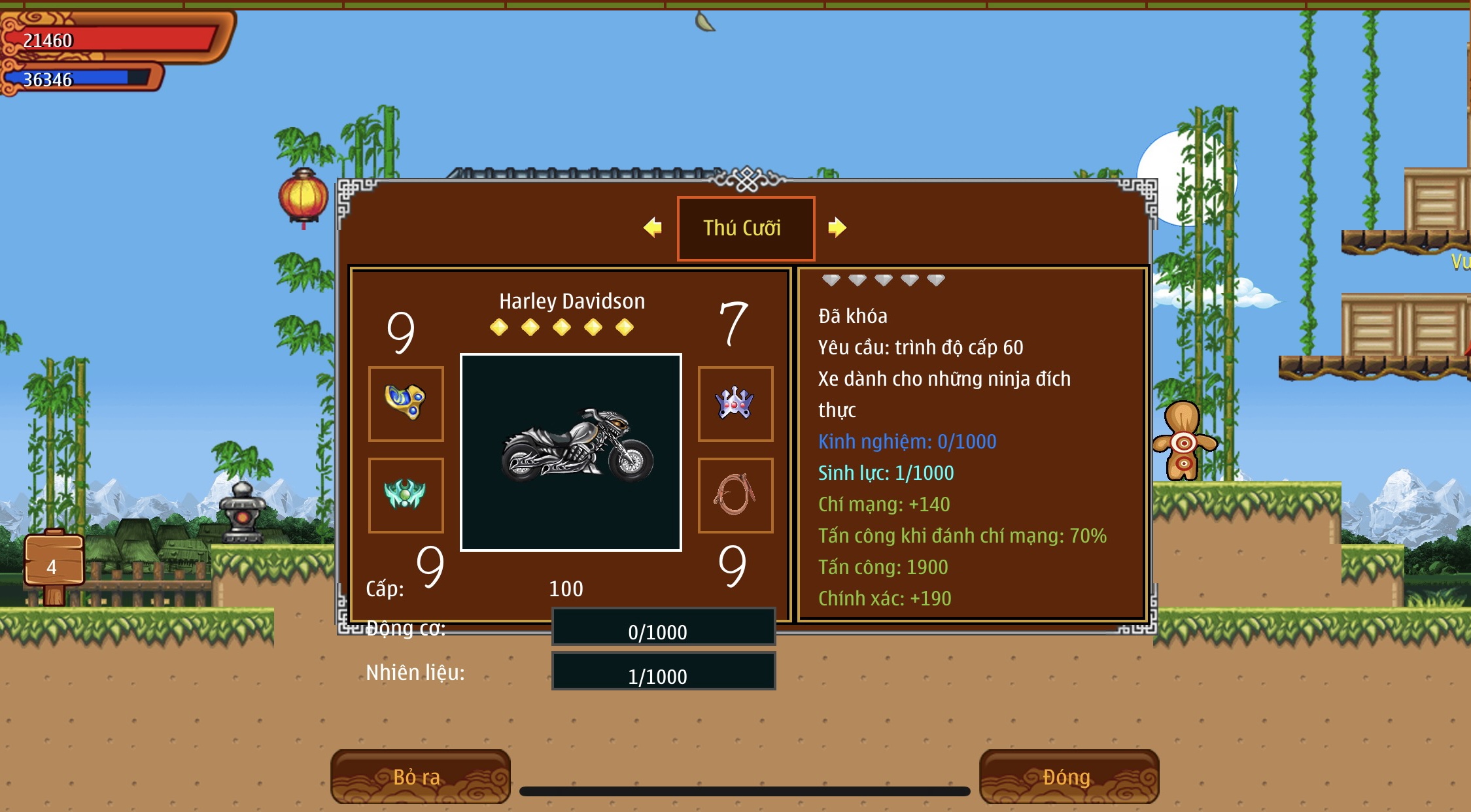Click the Bỏ ra button

pos(419,776)
